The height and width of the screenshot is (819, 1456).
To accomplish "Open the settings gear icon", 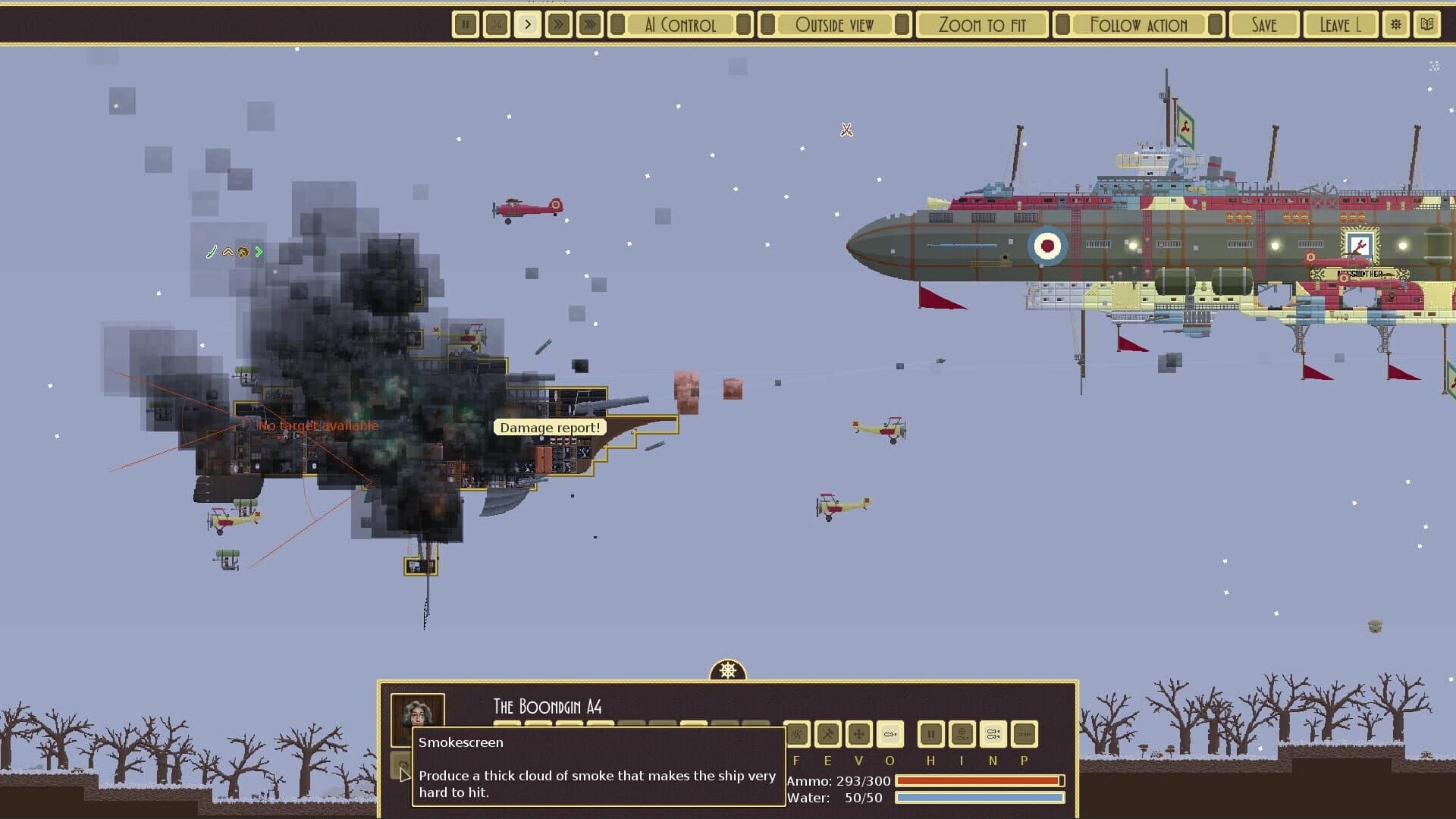I will [1395, 24].
